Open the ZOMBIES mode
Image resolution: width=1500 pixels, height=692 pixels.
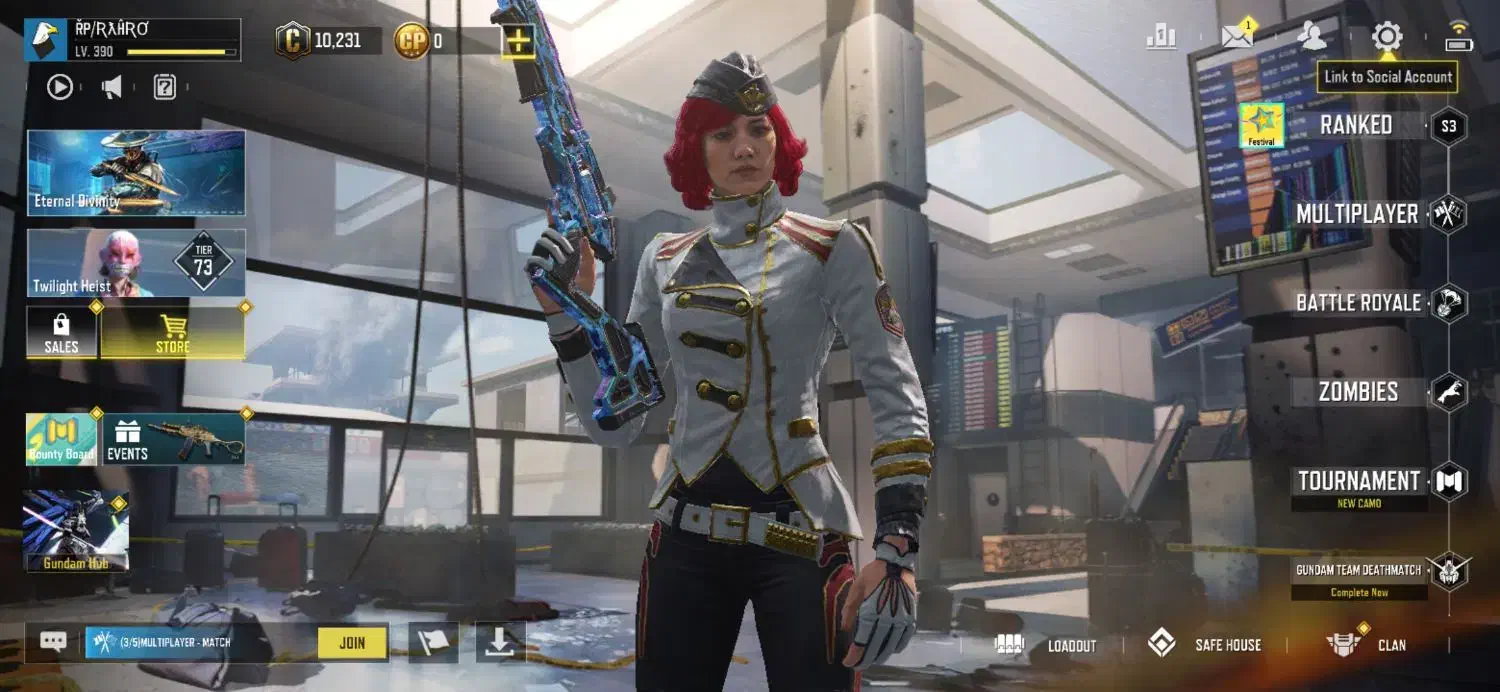point(1358,392)
